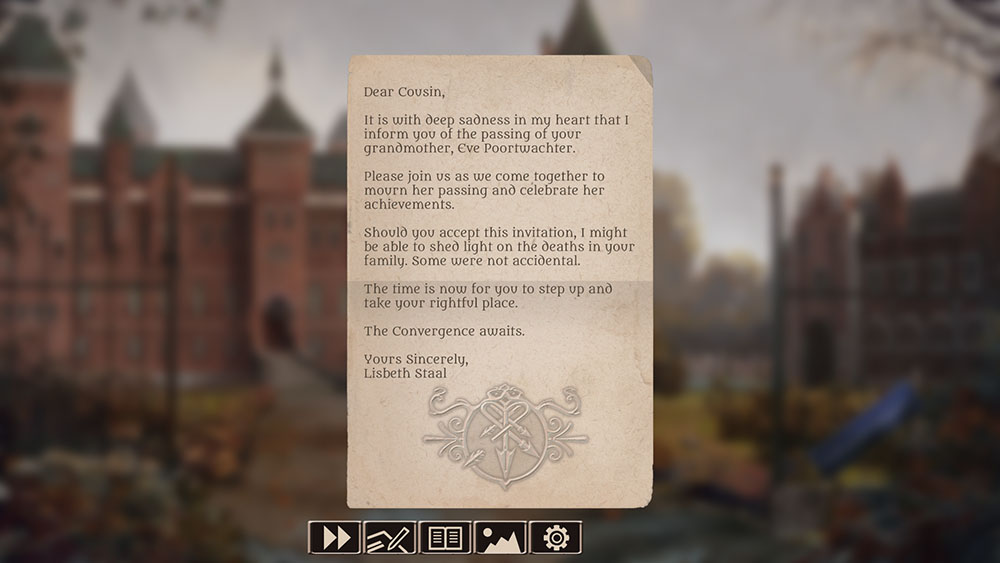Click the letter from Lisbeth Staal
Image resolution: width=1000 pixels, height=563 pixels.
tap(500, 280)
